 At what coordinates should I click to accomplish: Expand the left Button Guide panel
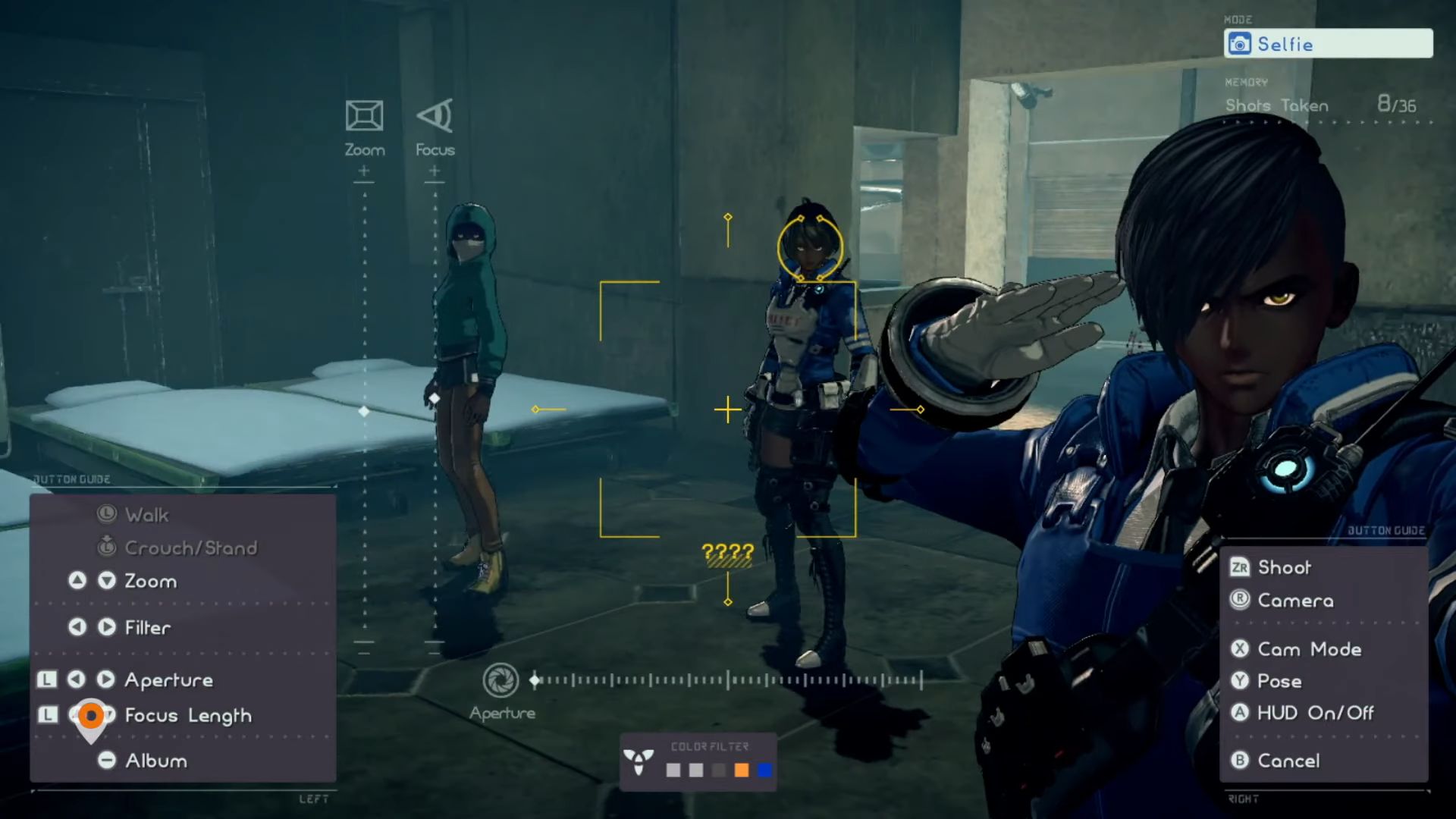[x=72, y=479]
